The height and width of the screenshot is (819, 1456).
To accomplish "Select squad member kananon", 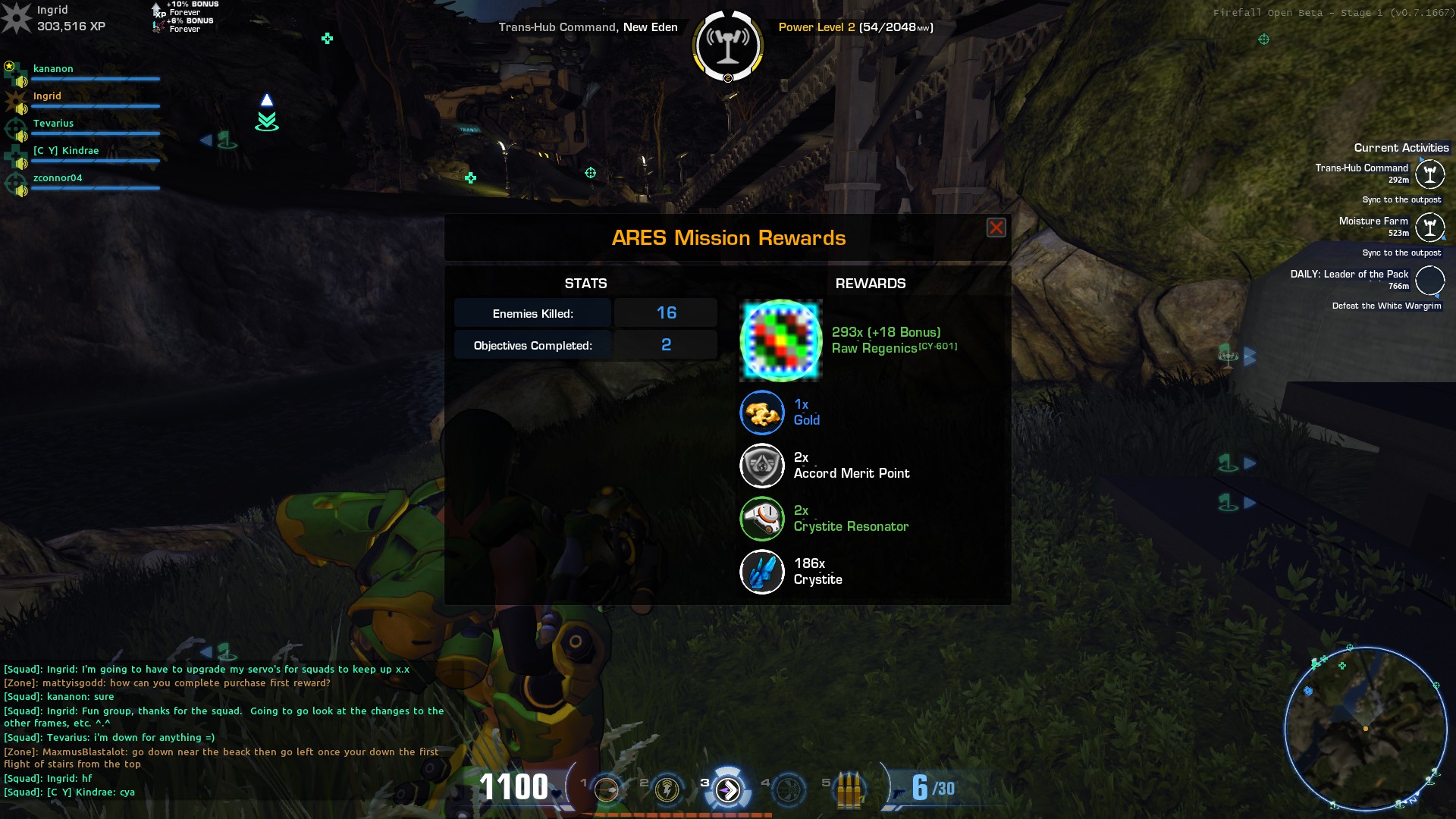I will 53,69.
